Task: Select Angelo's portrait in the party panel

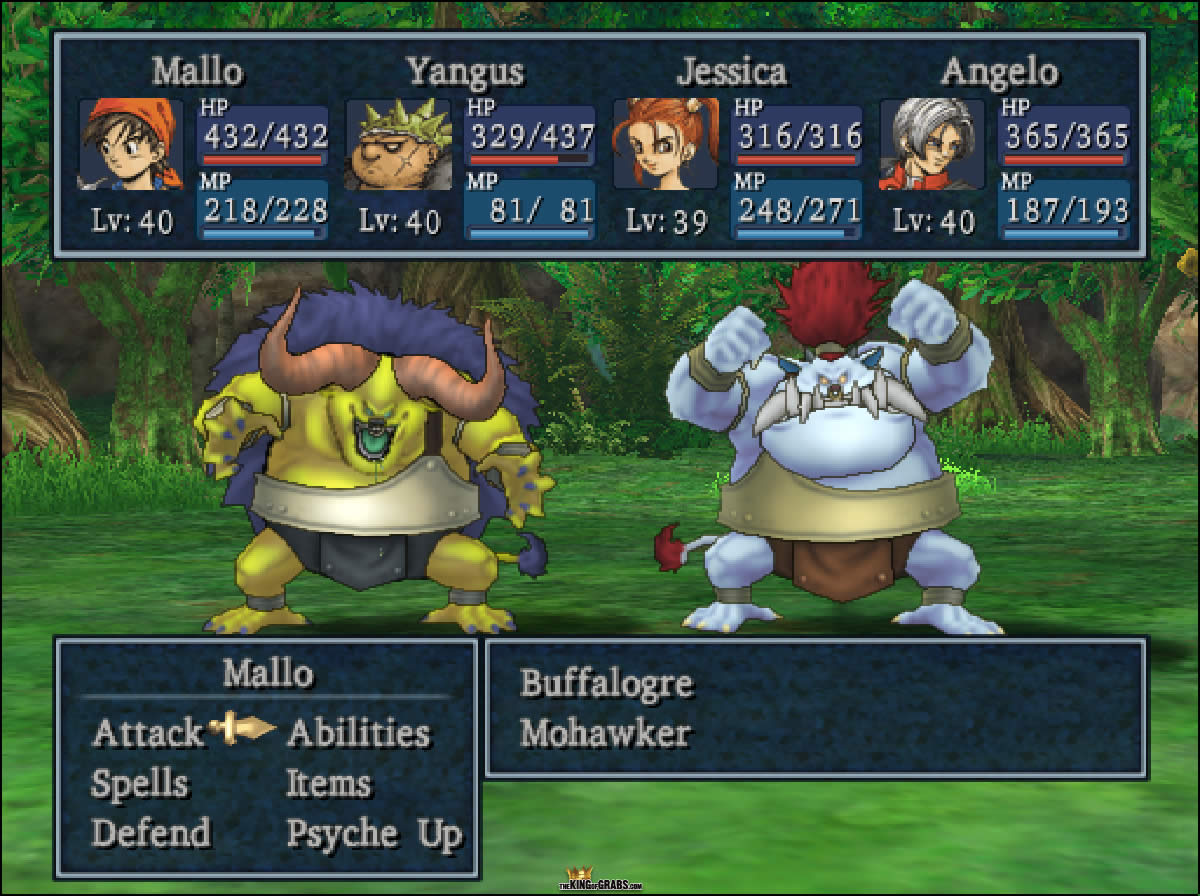Action: coord(932,144)
